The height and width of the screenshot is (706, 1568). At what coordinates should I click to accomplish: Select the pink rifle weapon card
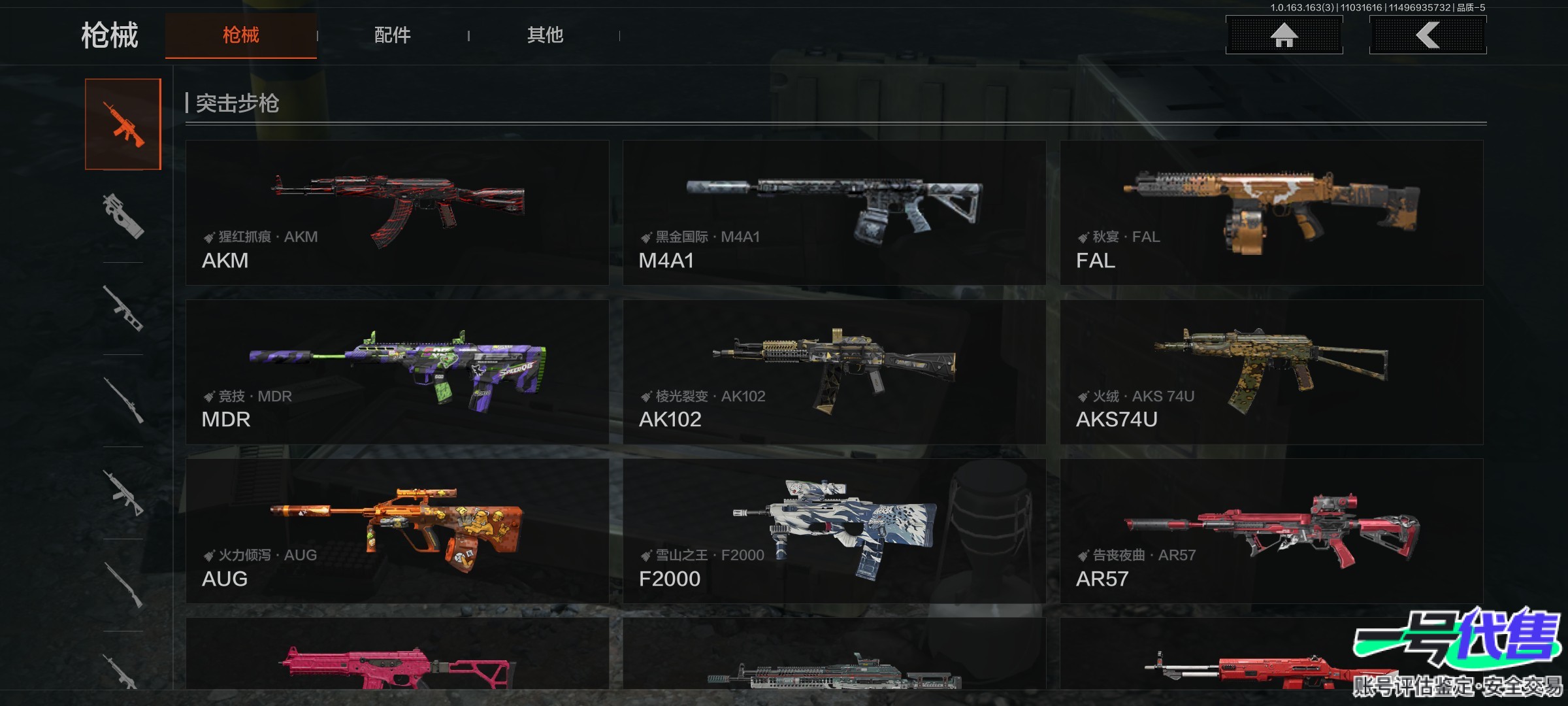[397, 657]
